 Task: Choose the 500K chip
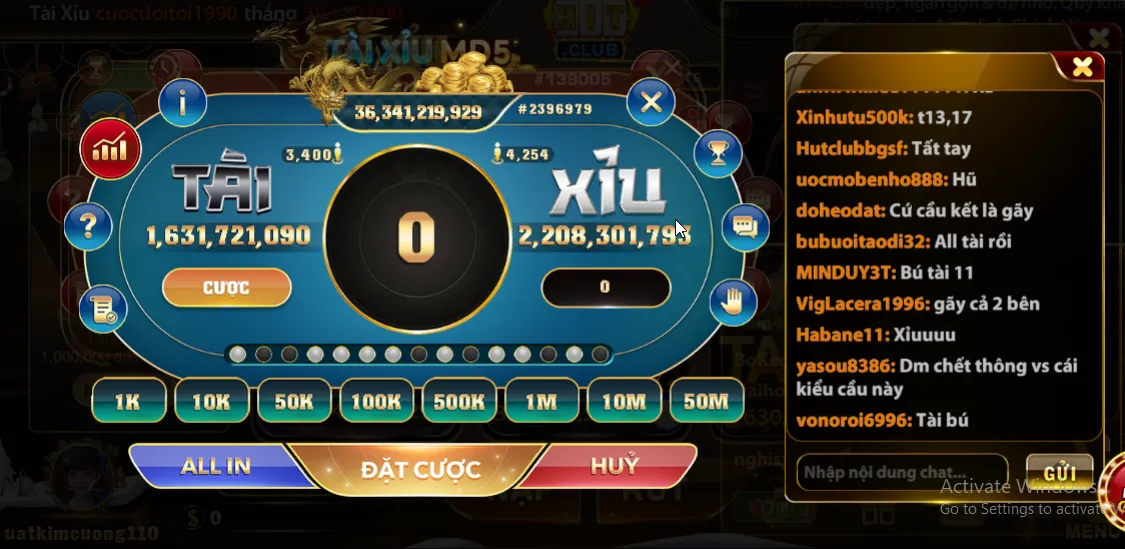[459, 402]
